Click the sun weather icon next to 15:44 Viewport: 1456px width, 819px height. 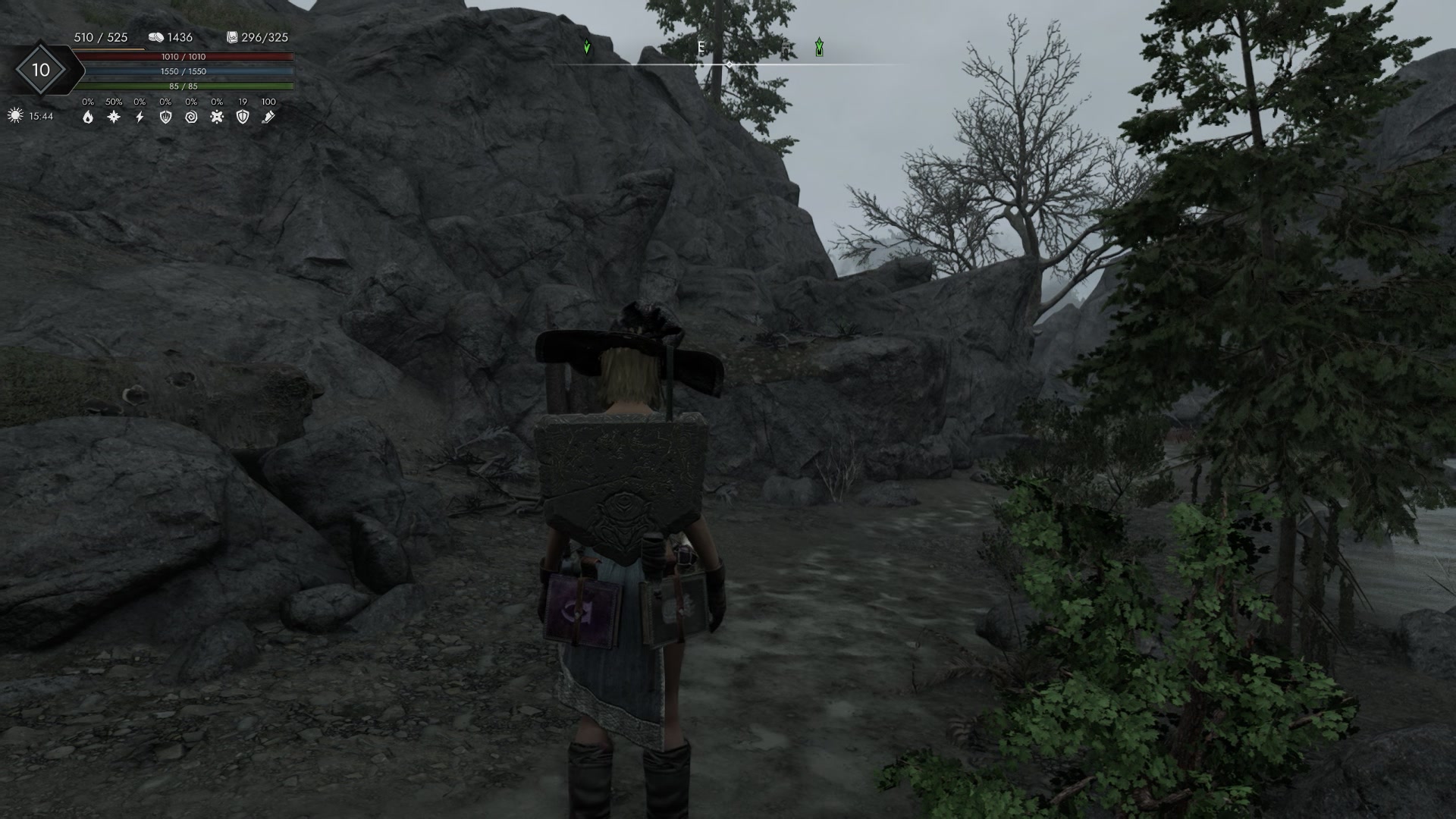(x=14, y=116)
